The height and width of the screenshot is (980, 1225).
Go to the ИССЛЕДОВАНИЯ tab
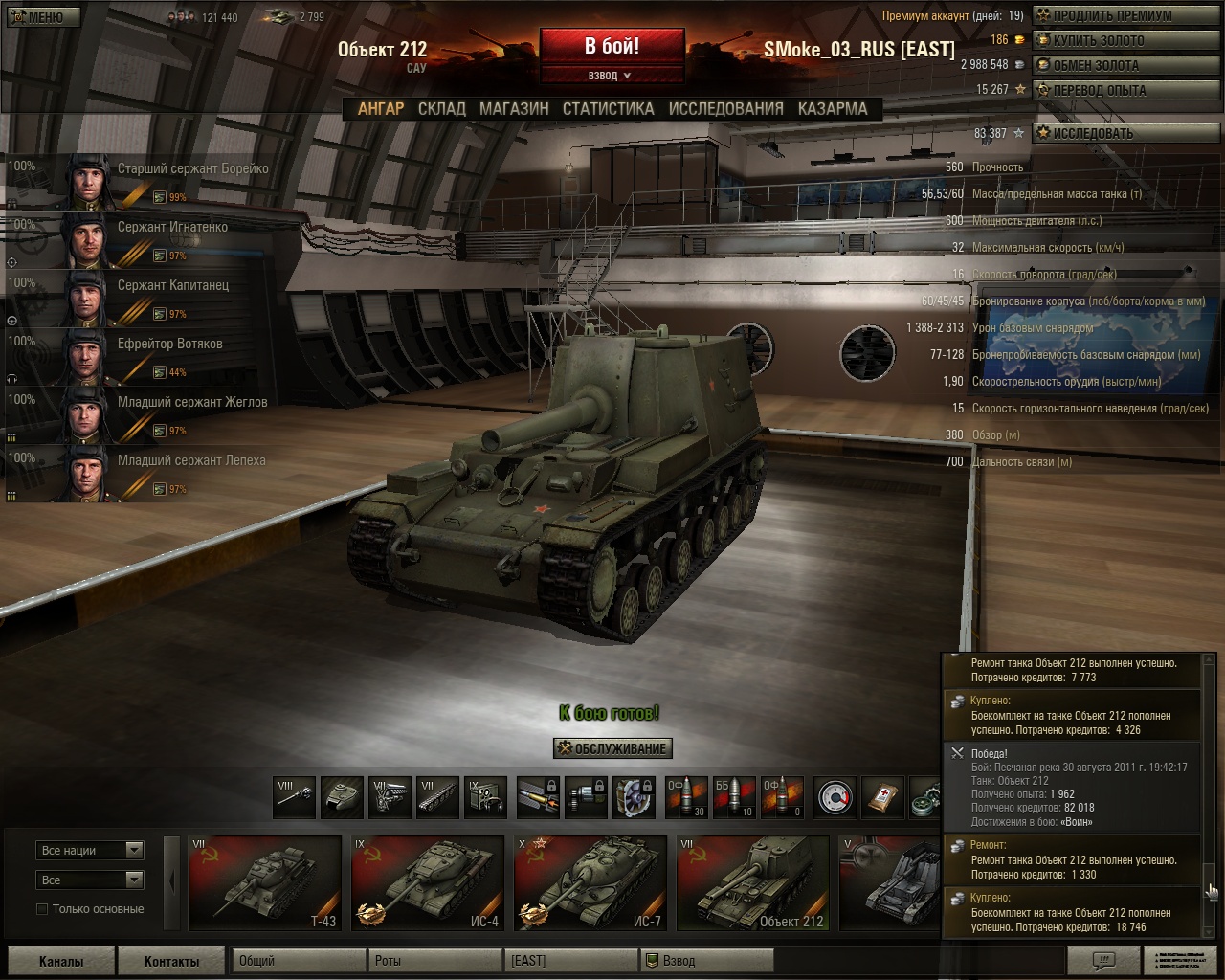725,109
